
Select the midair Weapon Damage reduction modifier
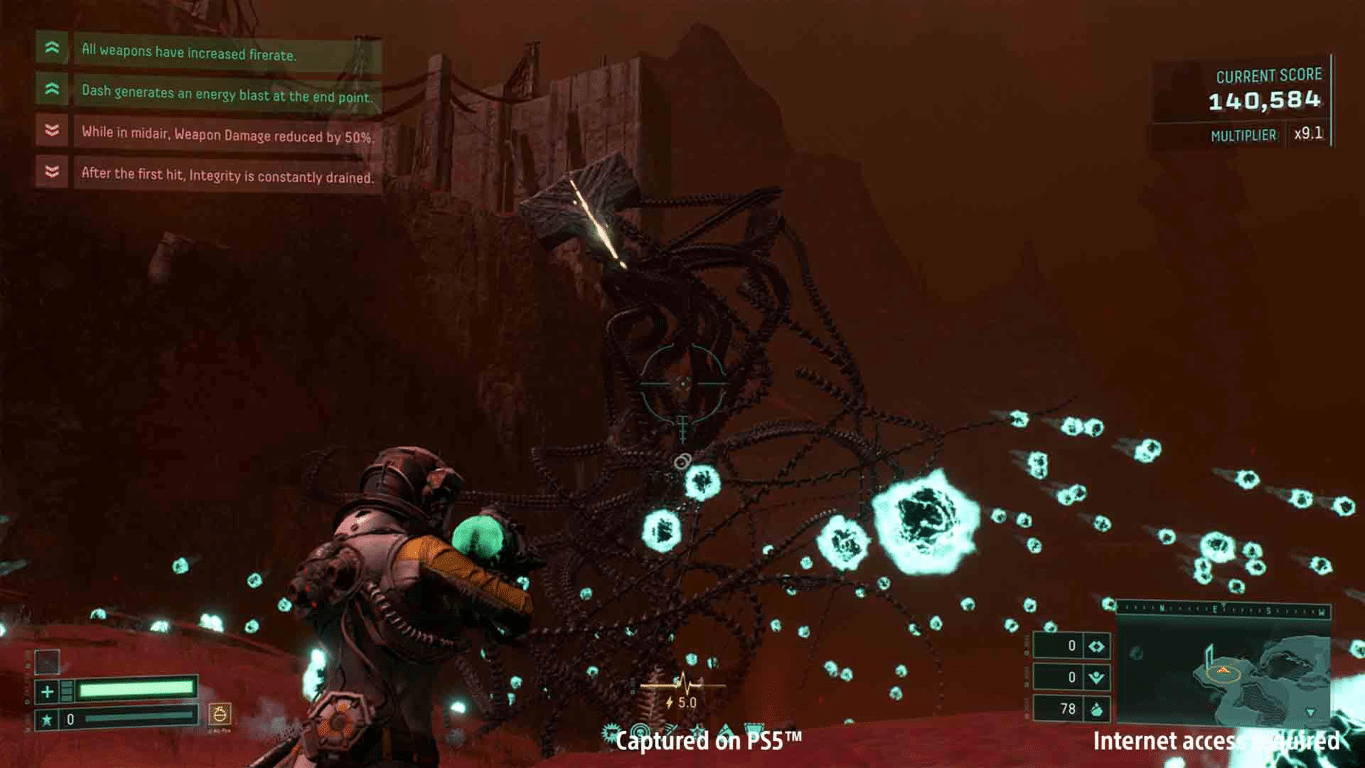227,134
